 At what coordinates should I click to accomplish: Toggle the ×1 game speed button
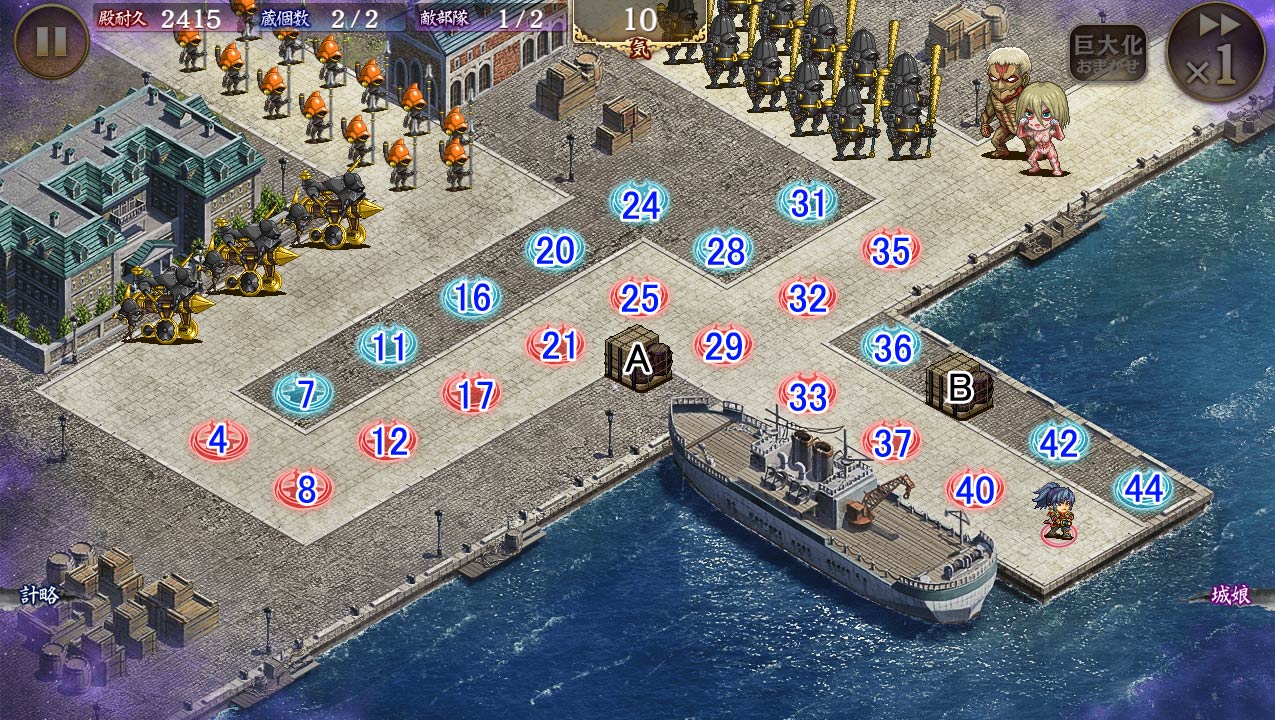[x=1216, y=52]
